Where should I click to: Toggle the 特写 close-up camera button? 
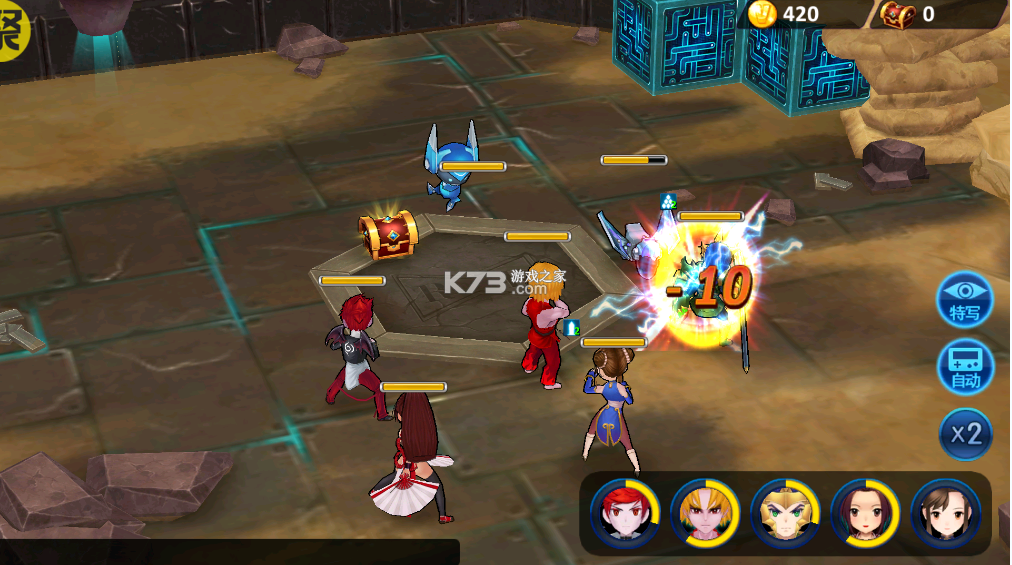(965, 299)
